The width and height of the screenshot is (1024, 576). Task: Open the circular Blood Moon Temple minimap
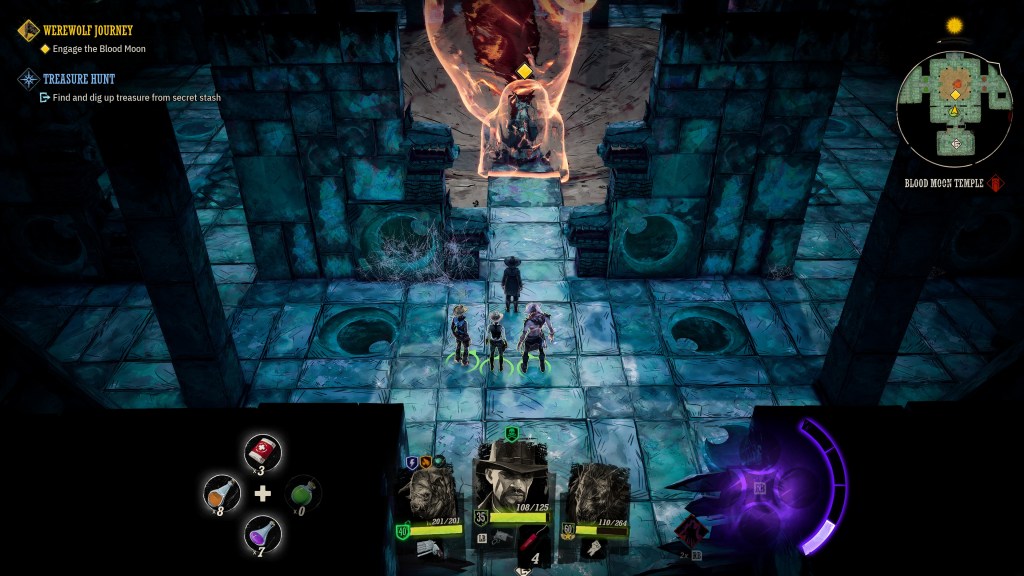click(955, 108)
